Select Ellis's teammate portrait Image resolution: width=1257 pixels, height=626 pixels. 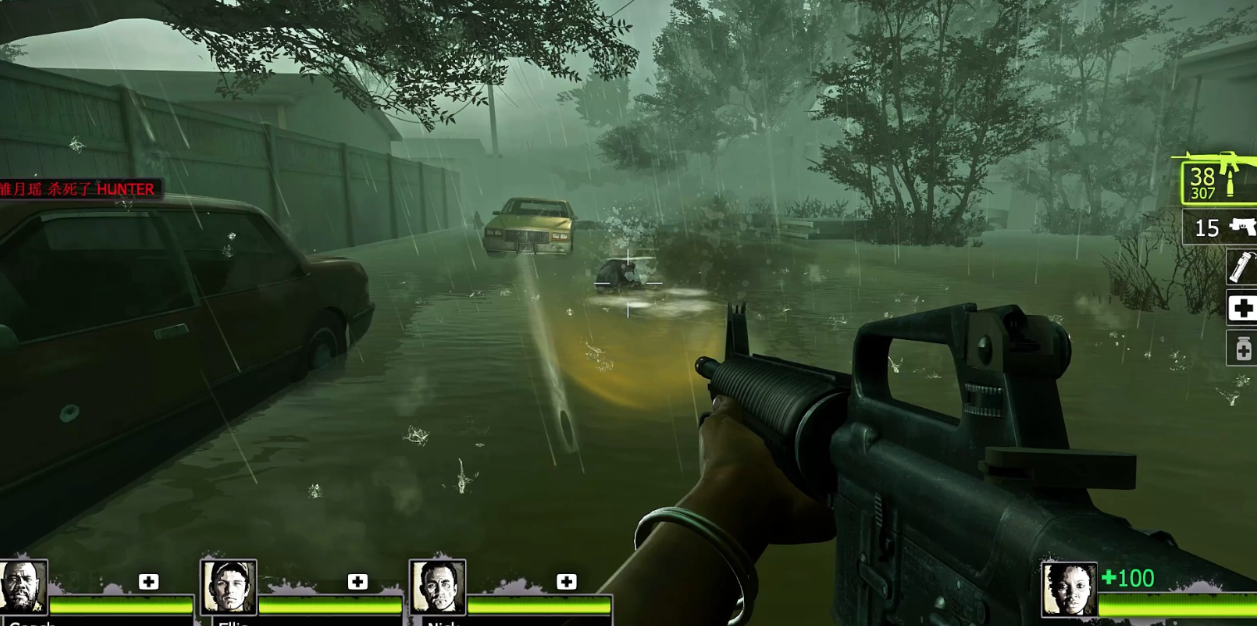point(229,586)
